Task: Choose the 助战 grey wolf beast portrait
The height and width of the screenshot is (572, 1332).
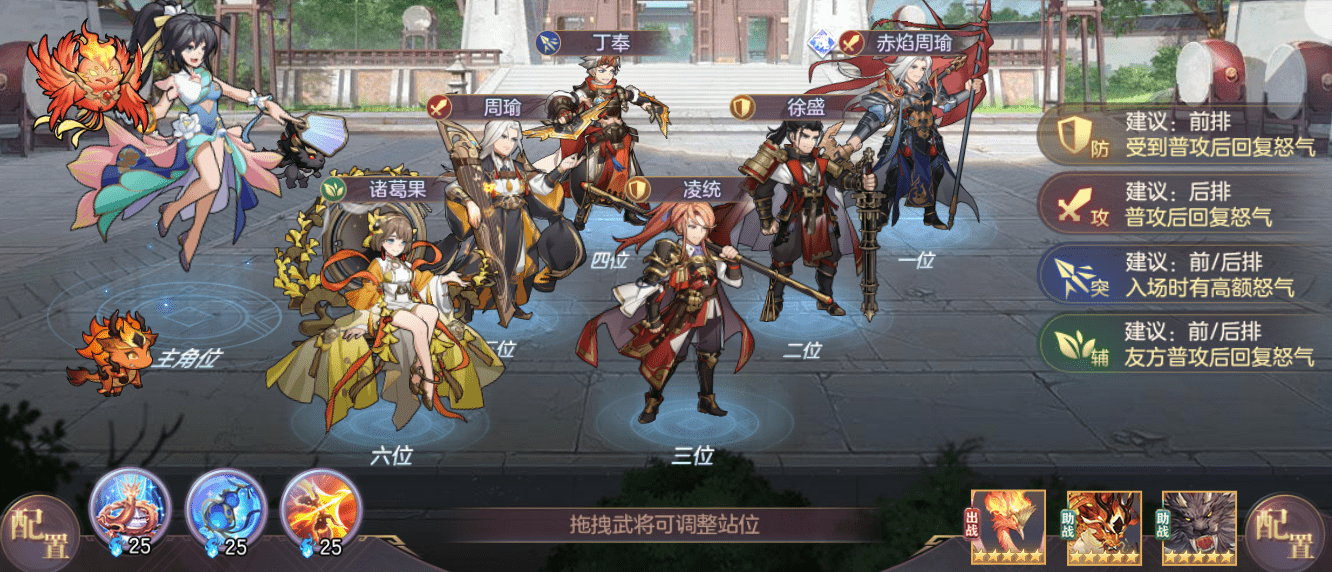Action: (1199, 527)
